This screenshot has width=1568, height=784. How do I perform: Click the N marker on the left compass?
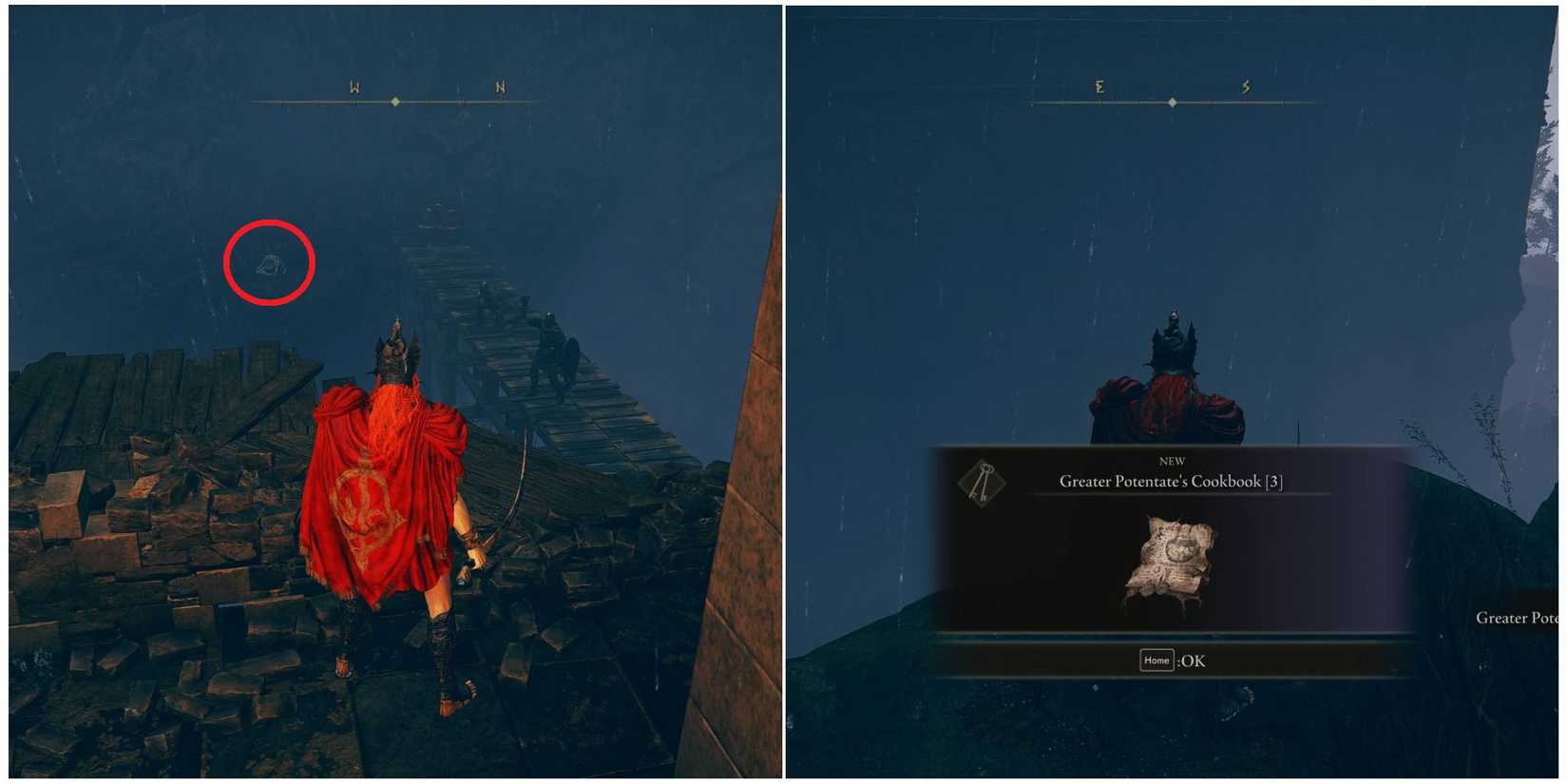tap(498, 86)
